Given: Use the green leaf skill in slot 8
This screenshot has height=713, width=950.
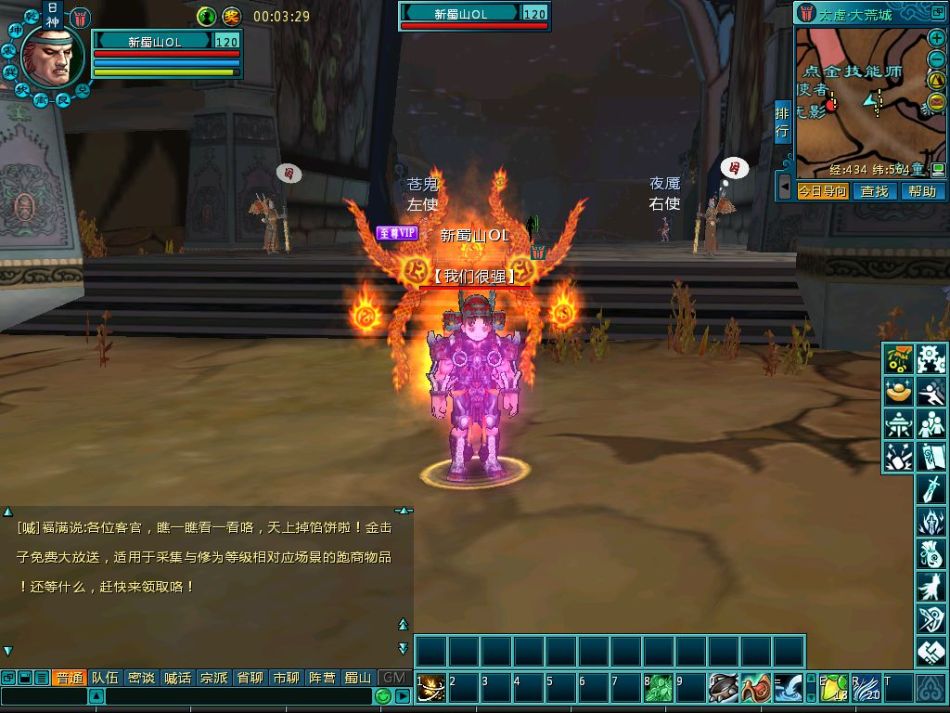Looking at the screenshot, I should click(660, 687).
